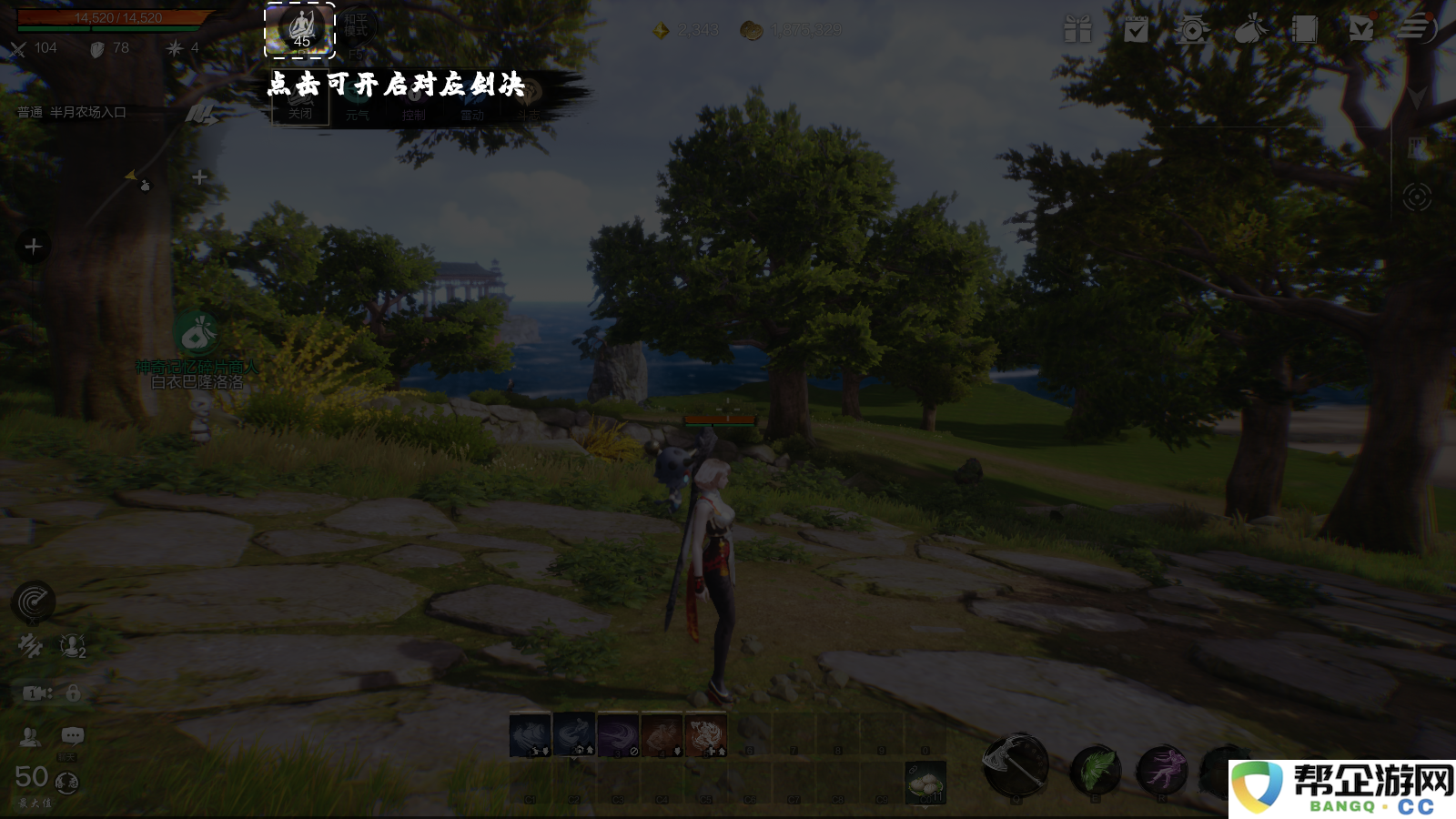Click the circular target icon at right edge

(1417, 197)
